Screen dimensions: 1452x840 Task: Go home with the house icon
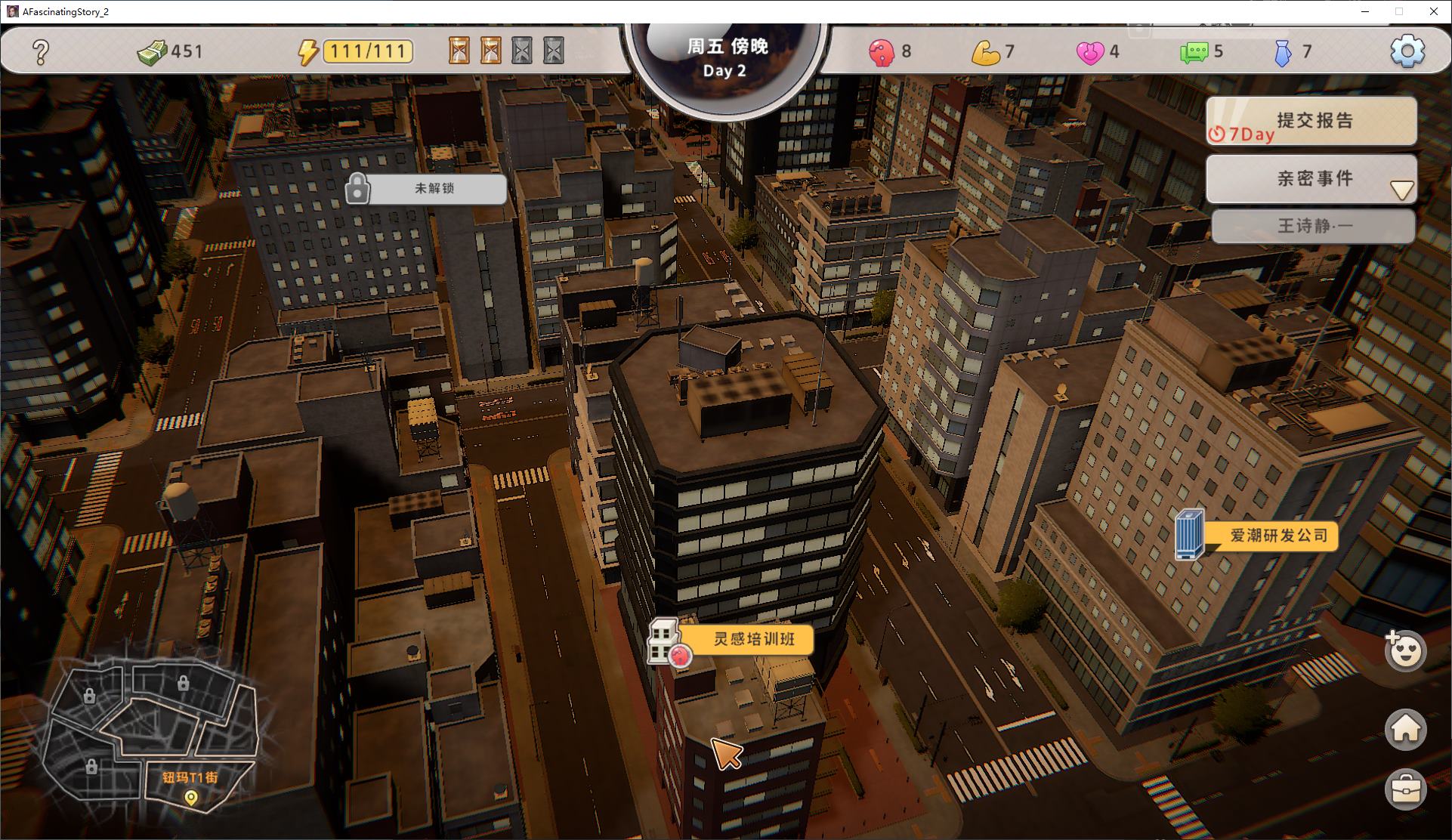pyautogui.click(x=1405, y=729)
